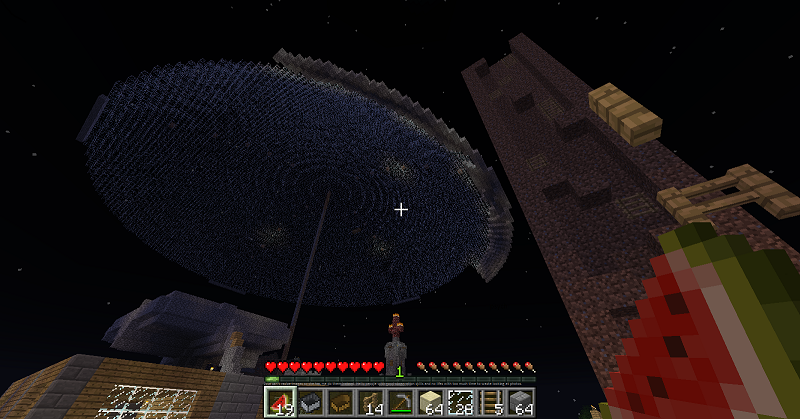Select the sandstone block stack
This screenshot has width=800, height=419.
pos(430,402)
